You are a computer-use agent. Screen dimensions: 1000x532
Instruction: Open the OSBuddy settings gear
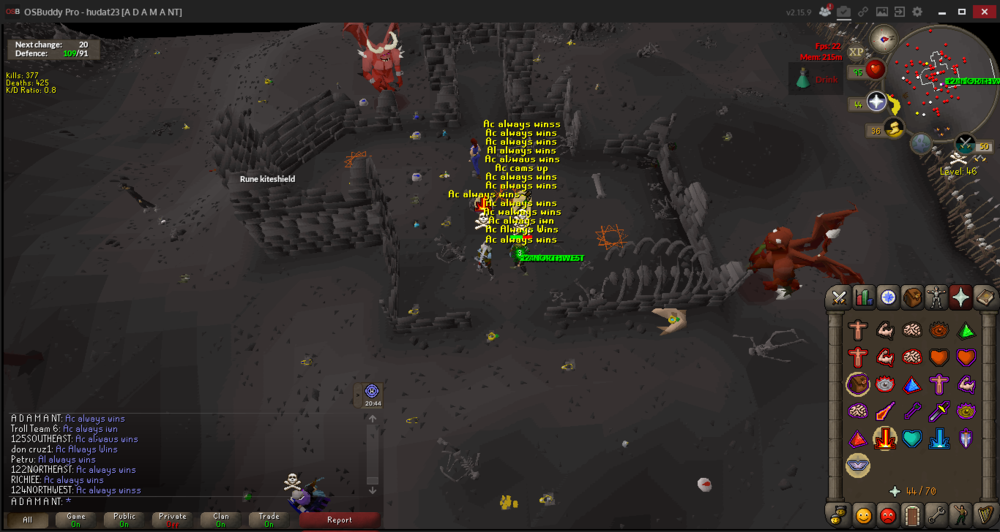(x=917, y=11)
